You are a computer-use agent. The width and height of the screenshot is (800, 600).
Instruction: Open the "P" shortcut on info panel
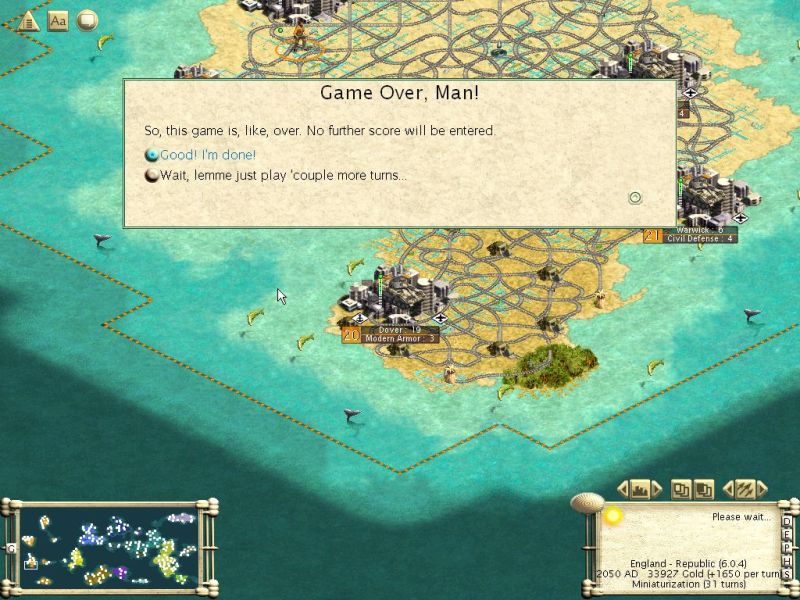[787, 547]
